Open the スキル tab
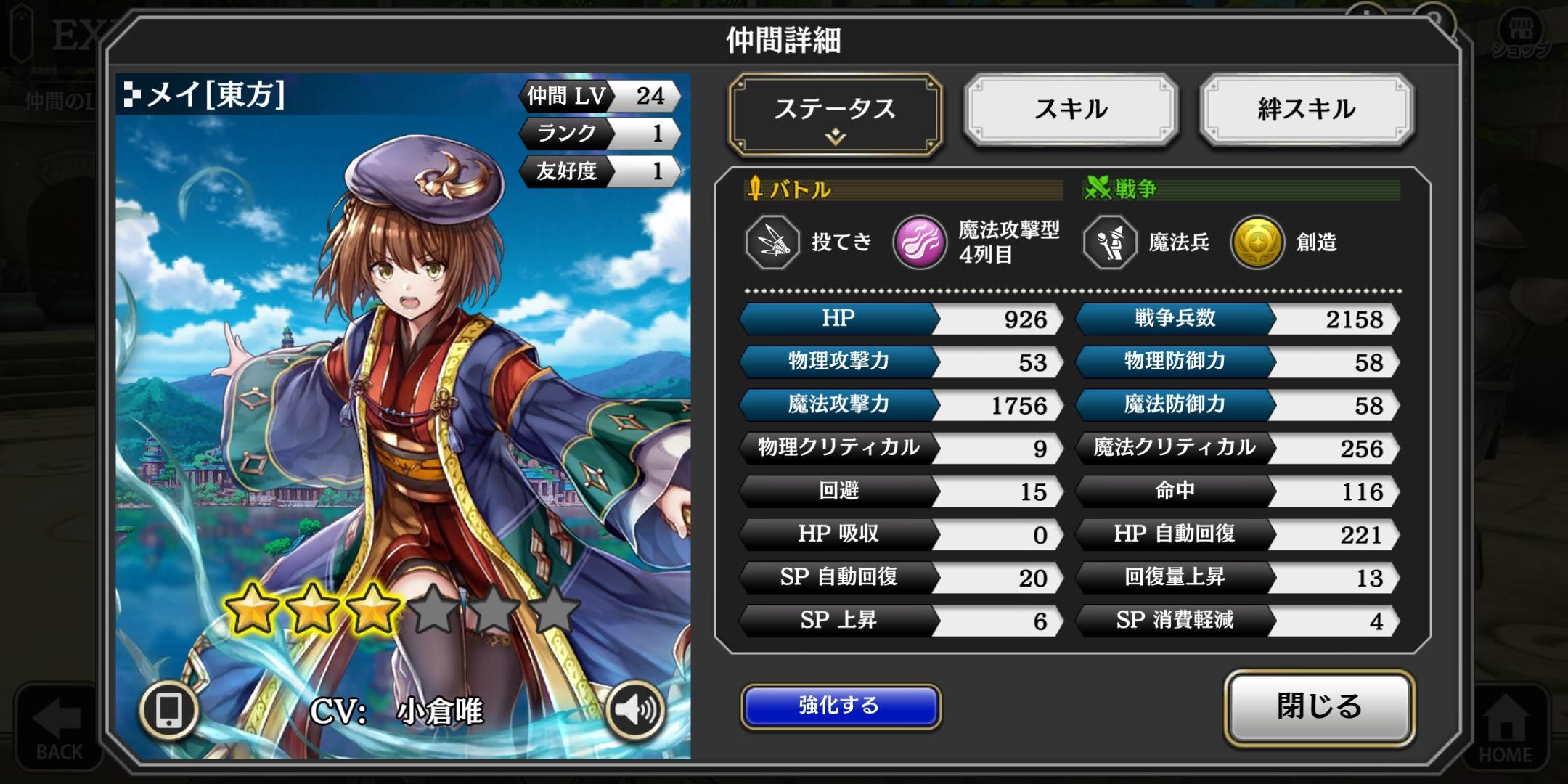1568x784 pixels. pos(1071,110)
